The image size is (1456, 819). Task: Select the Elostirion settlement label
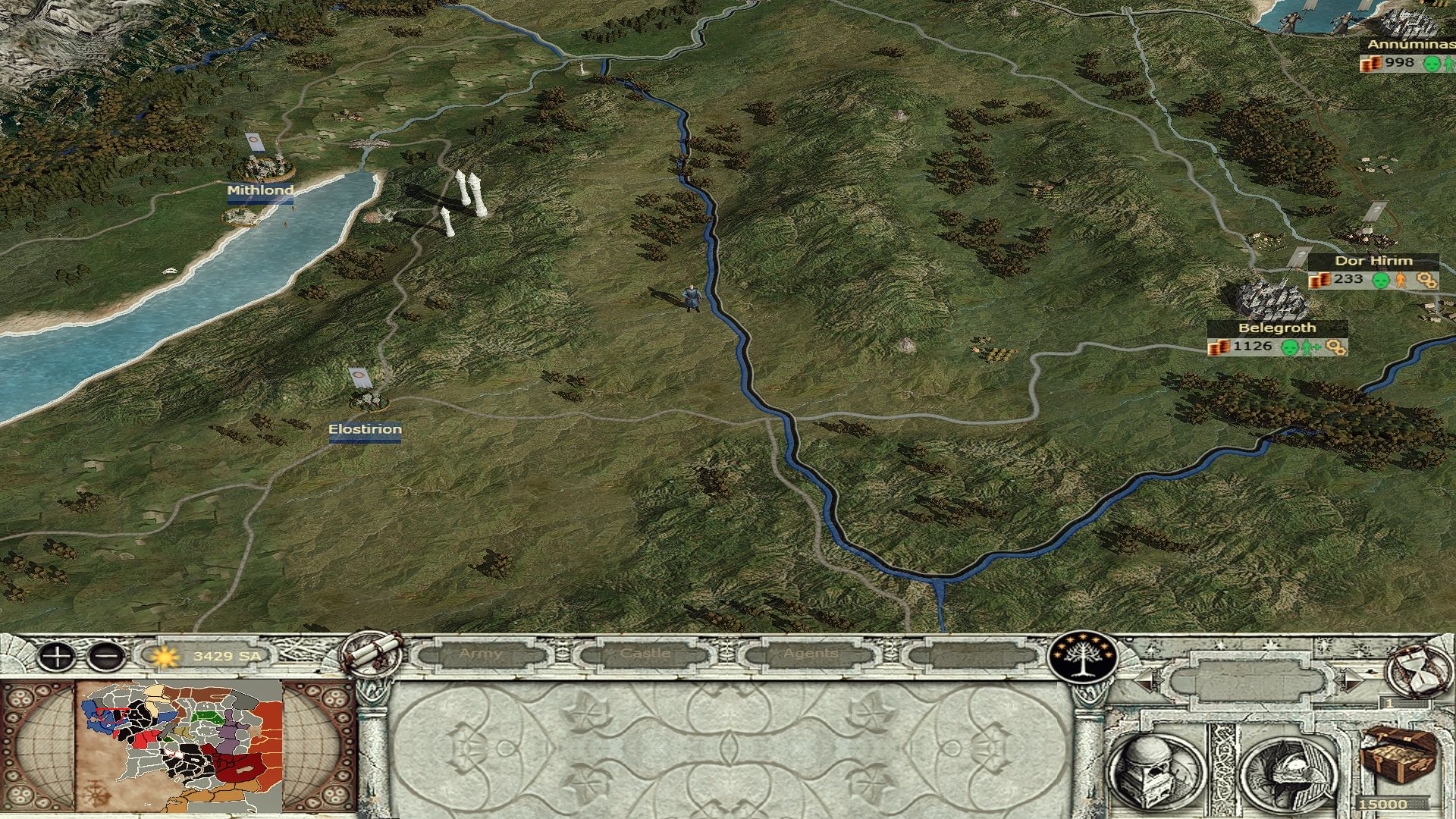(365, 430)
